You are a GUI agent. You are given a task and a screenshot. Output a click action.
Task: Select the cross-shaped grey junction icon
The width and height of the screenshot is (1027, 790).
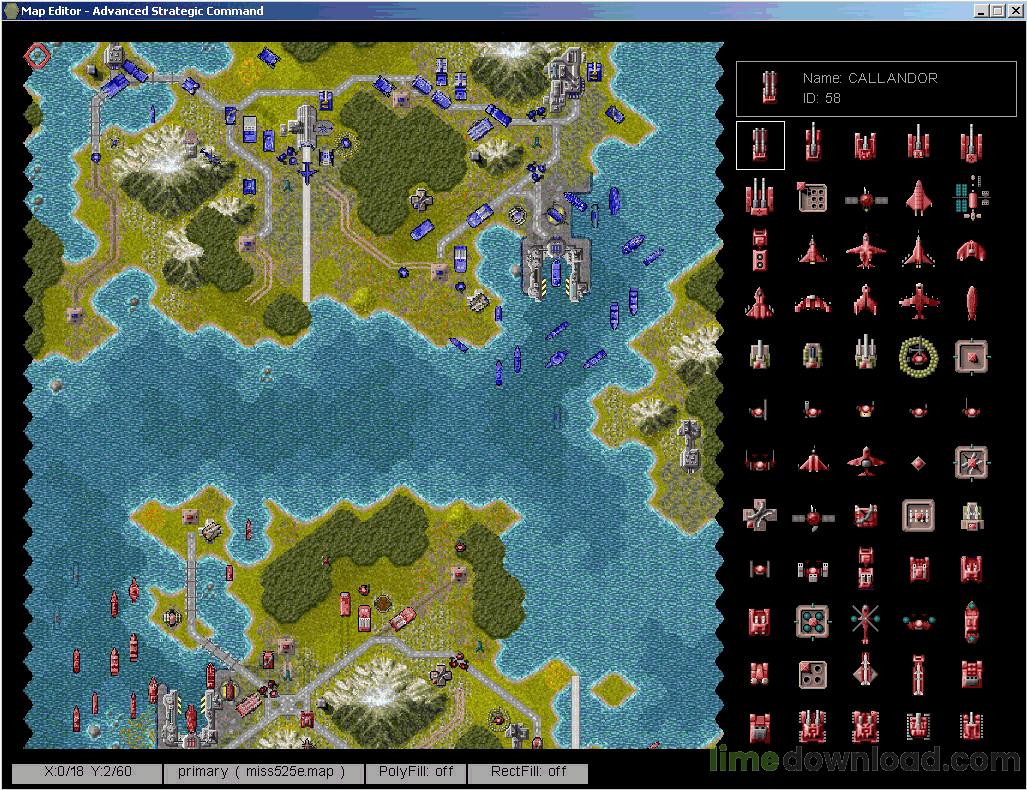pos(760,515)
